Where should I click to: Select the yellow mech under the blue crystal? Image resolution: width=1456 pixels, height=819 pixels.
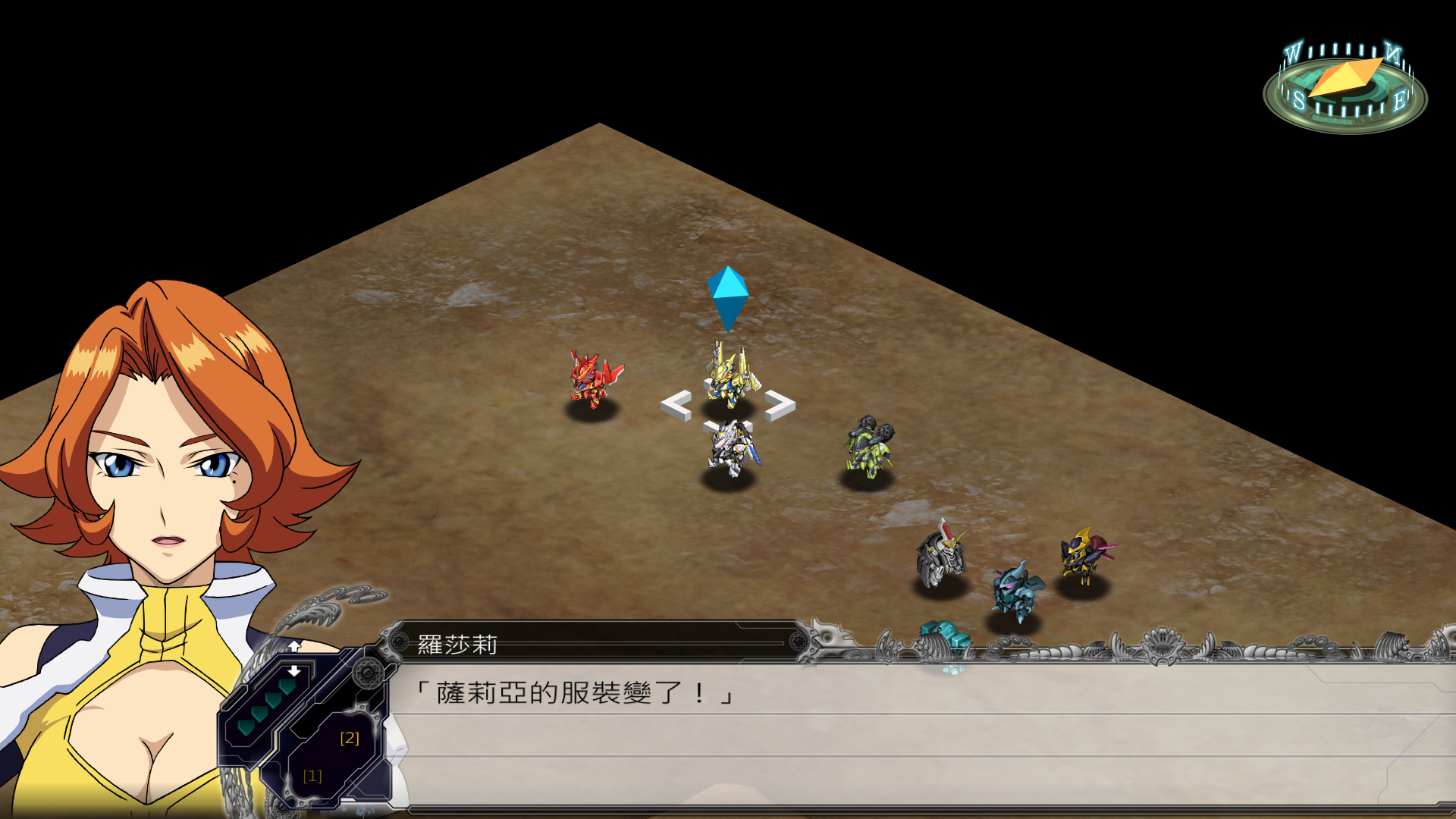click(731, 374)
